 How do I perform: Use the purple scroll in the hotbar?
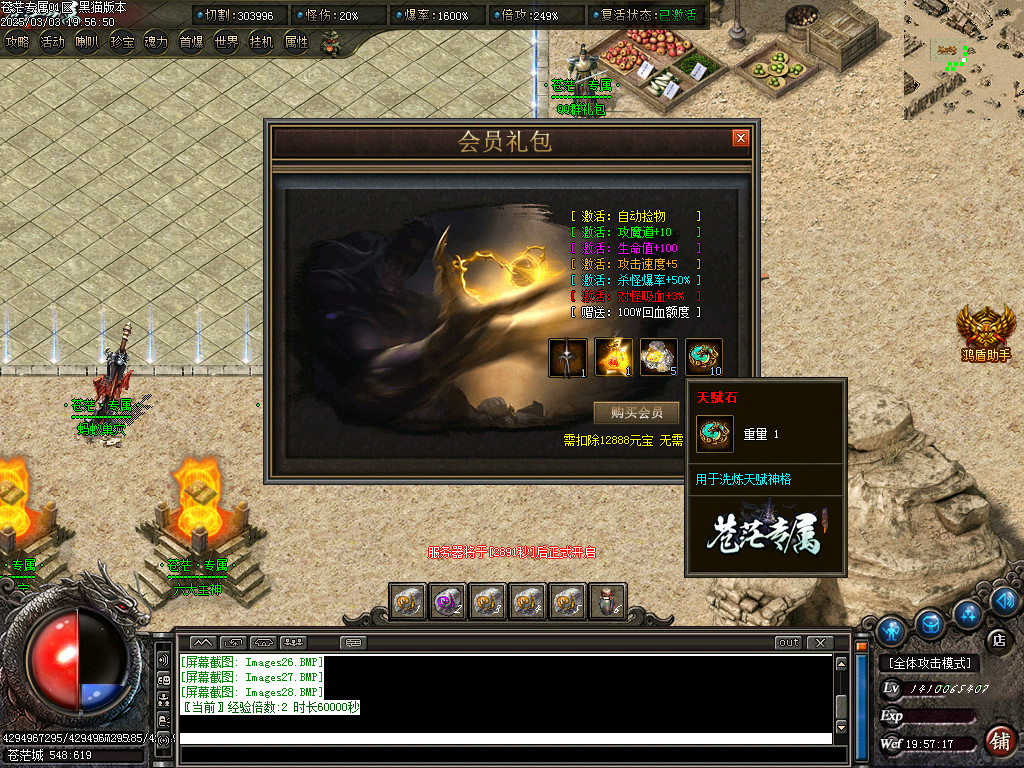(x=447, y=601)
